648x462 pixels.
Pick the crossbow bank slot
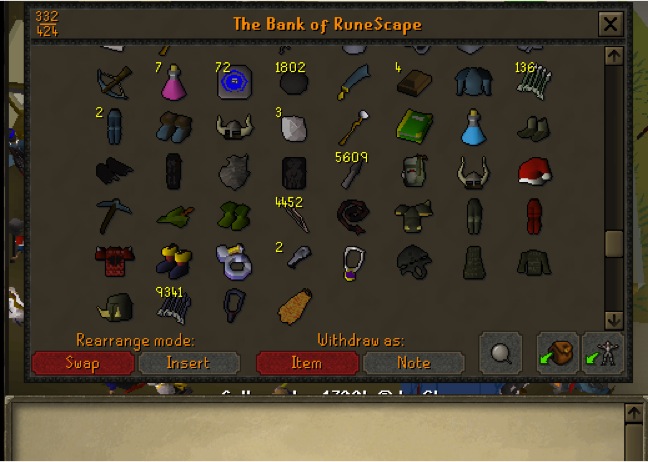tap(111, 82)
